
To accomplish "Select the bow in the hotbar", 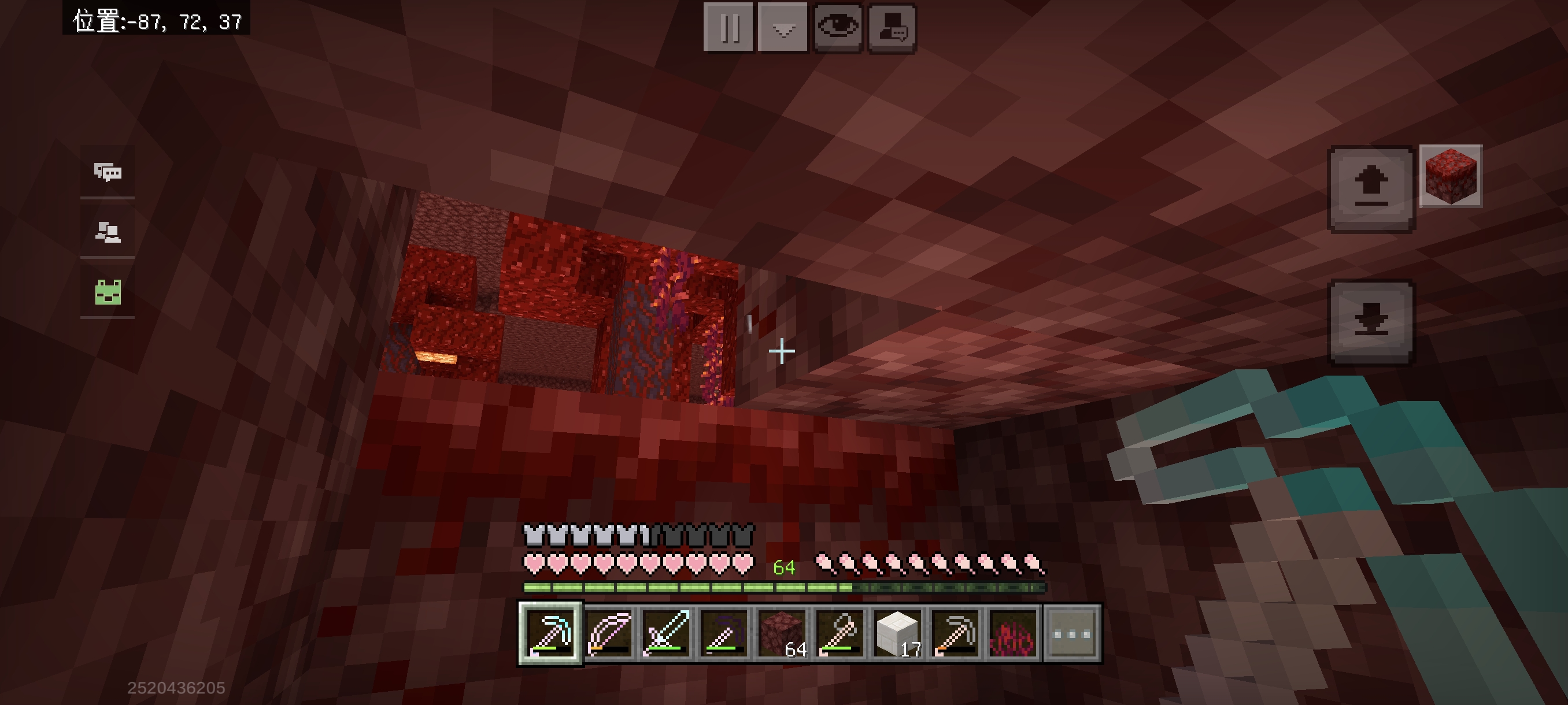I will 609,634.
